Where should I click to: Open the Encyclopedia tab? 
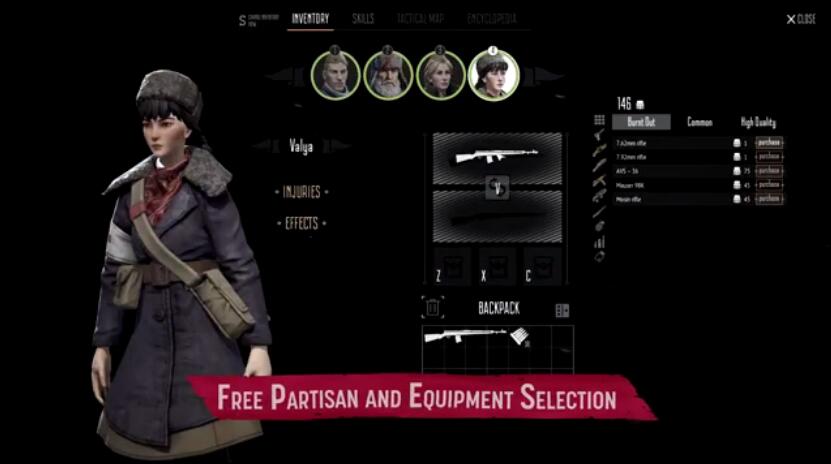491,19
